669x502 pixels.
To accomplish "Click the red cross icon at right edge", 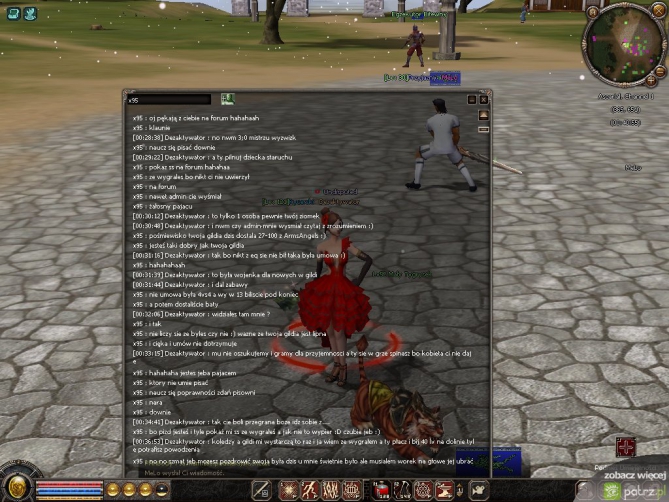I will pyautogui.click(x=627, y=446).
